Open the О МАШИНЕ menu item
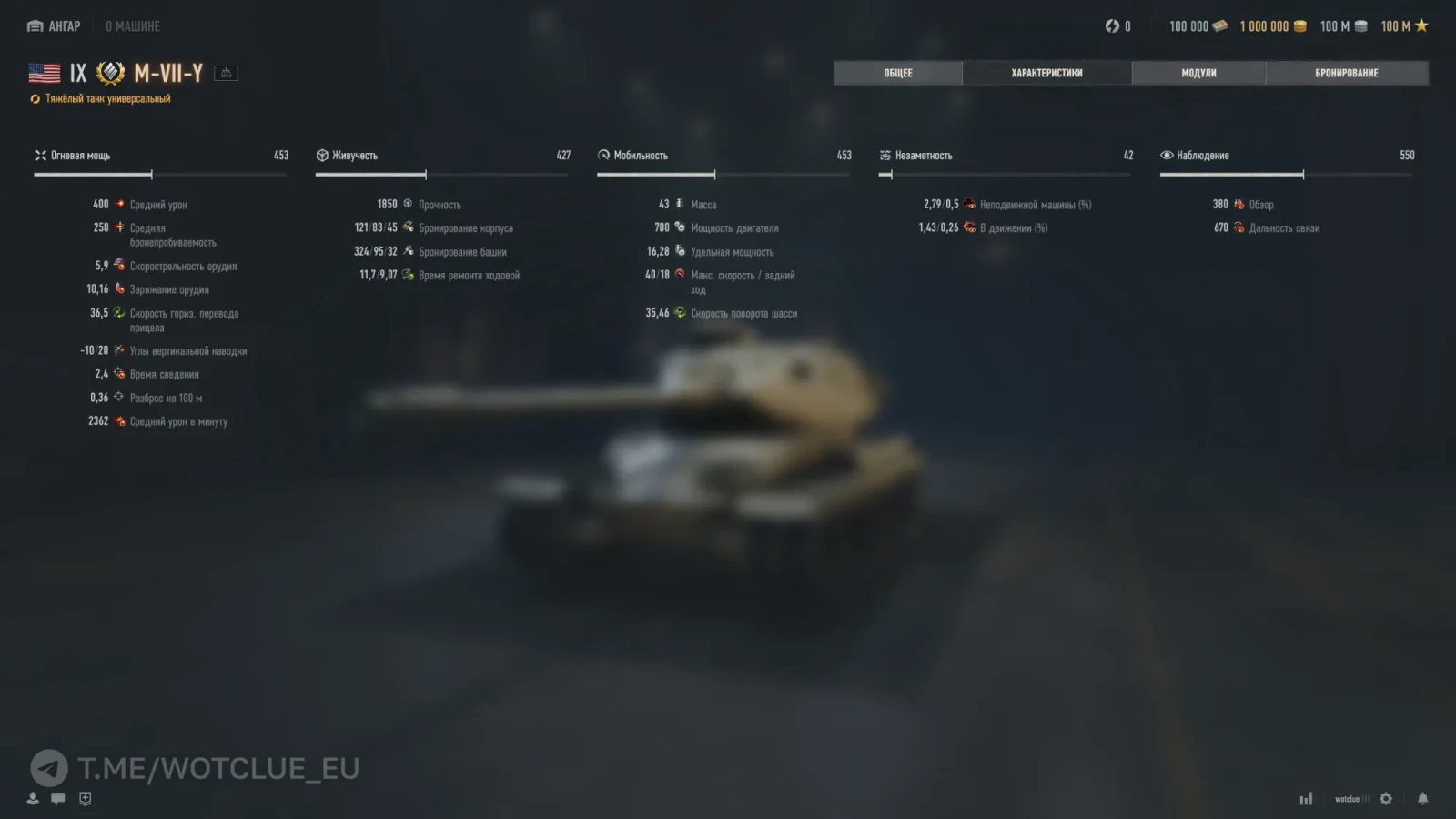This screenshot has width=1456, height=819. tap(133, 26)
